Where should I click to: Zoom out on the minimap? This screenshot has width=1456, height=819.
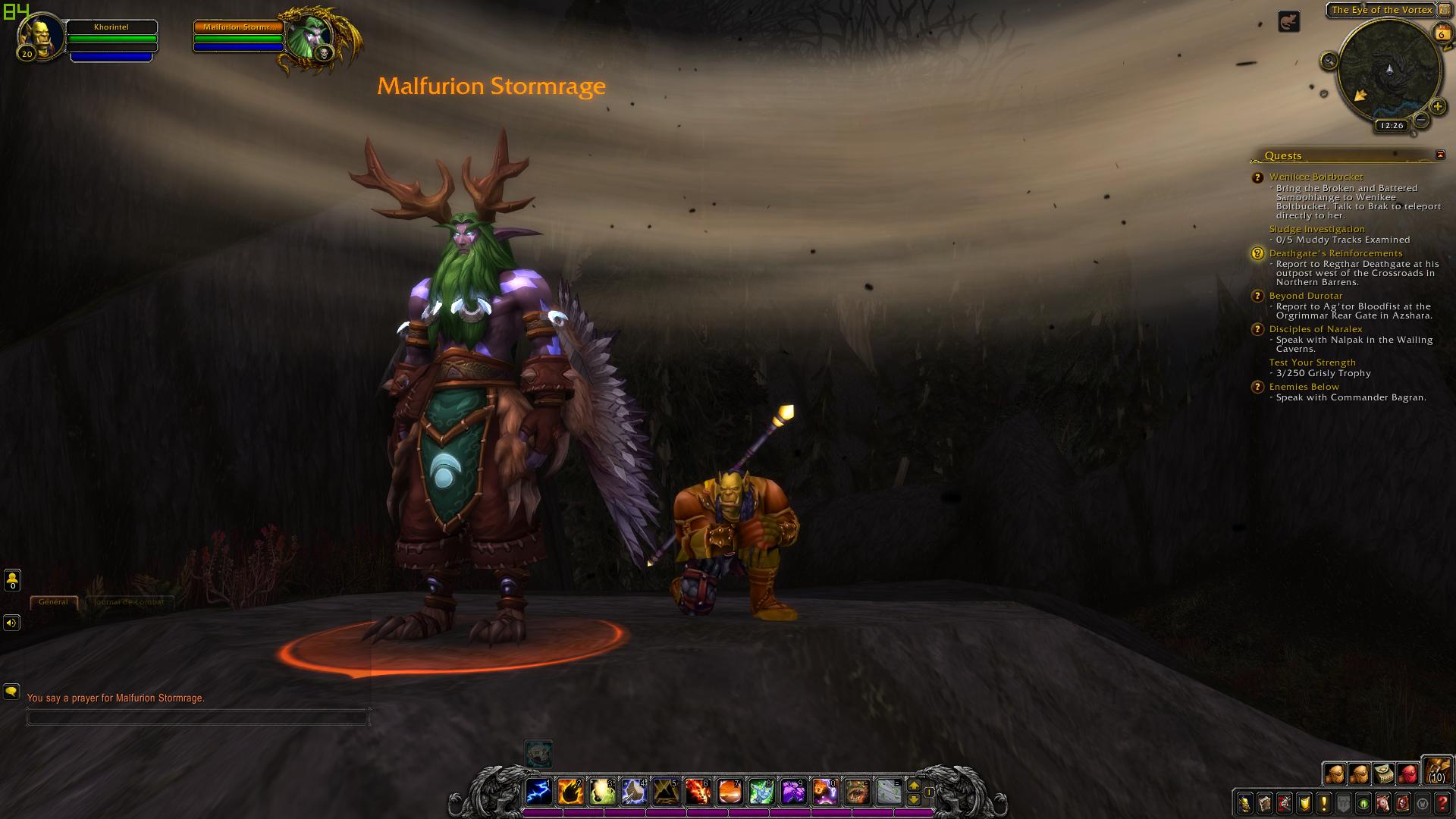(x=1421, y=120)
